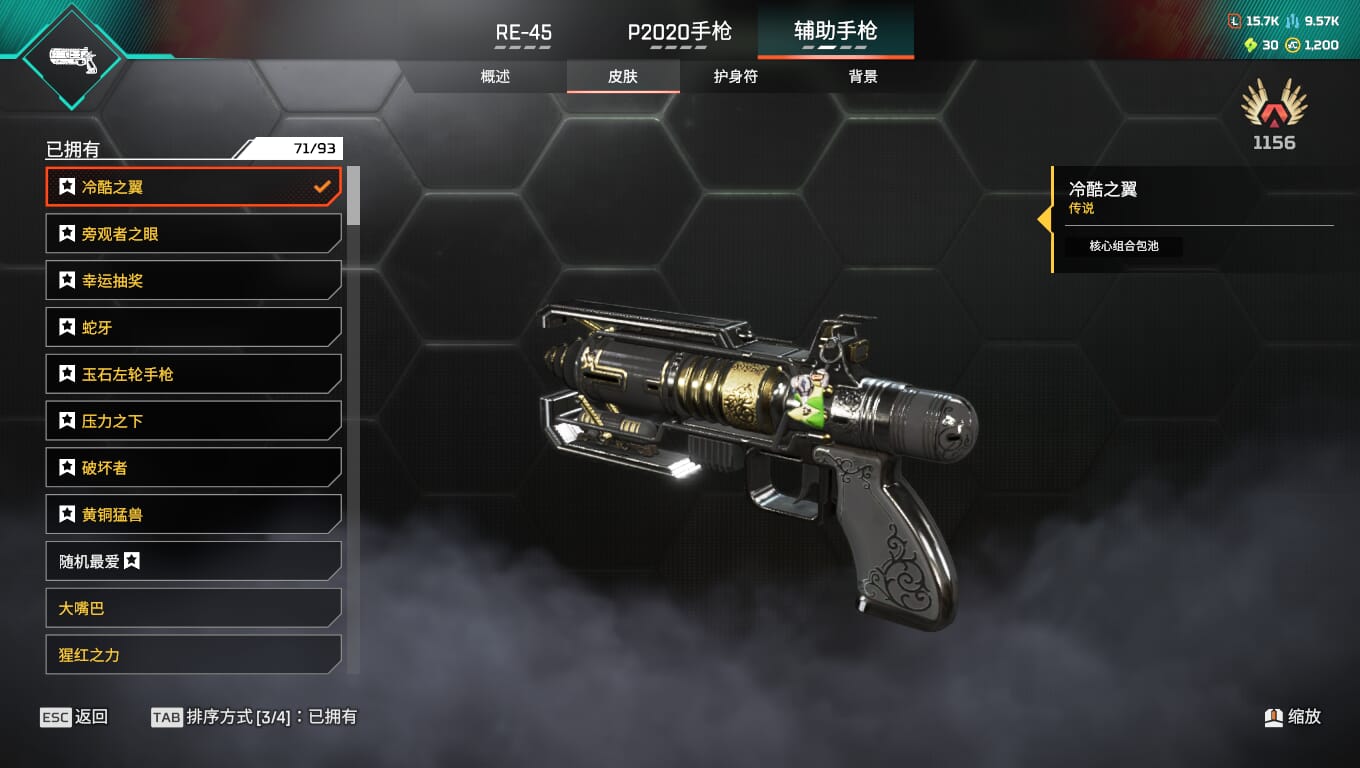The image size is (1360, 768).
Task: Choose the 大嘴巴 skin
Action: pos(194,608)
